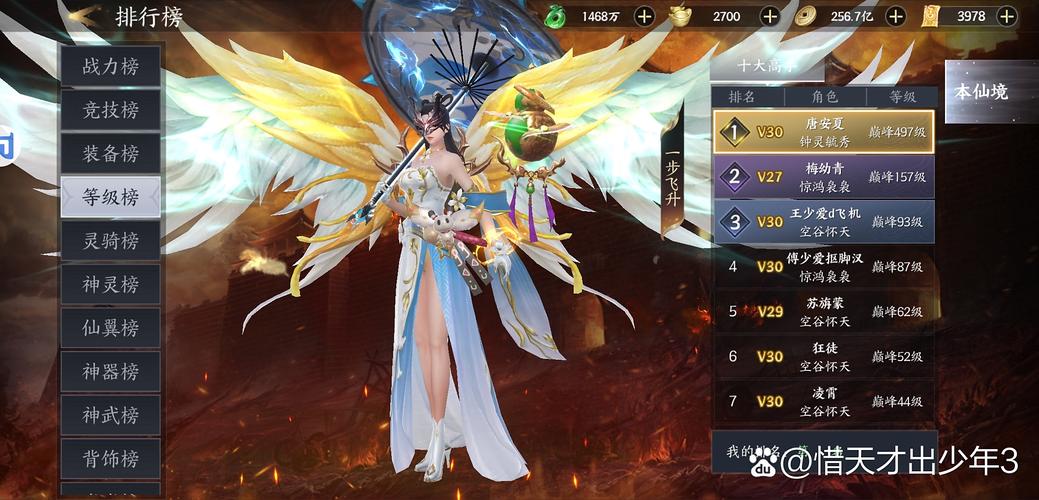Switch to the 灵骑榜 tab
Image resolution: width=1039 pixels, height=500 pixels.
click(x=110, y=241)
